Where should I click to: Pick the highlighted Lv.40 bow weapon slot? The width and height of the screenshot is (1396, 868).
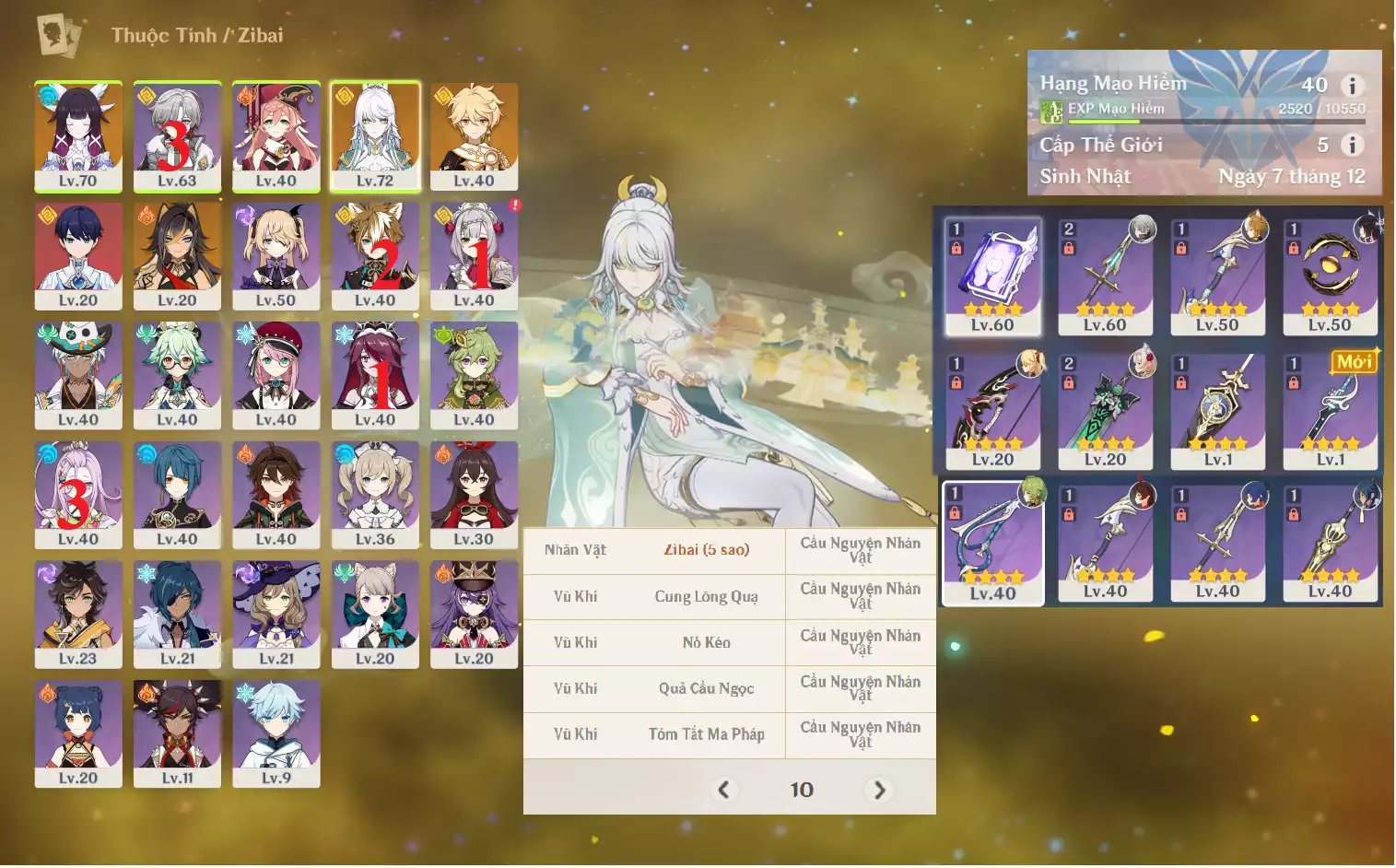[x=992, y=543]
